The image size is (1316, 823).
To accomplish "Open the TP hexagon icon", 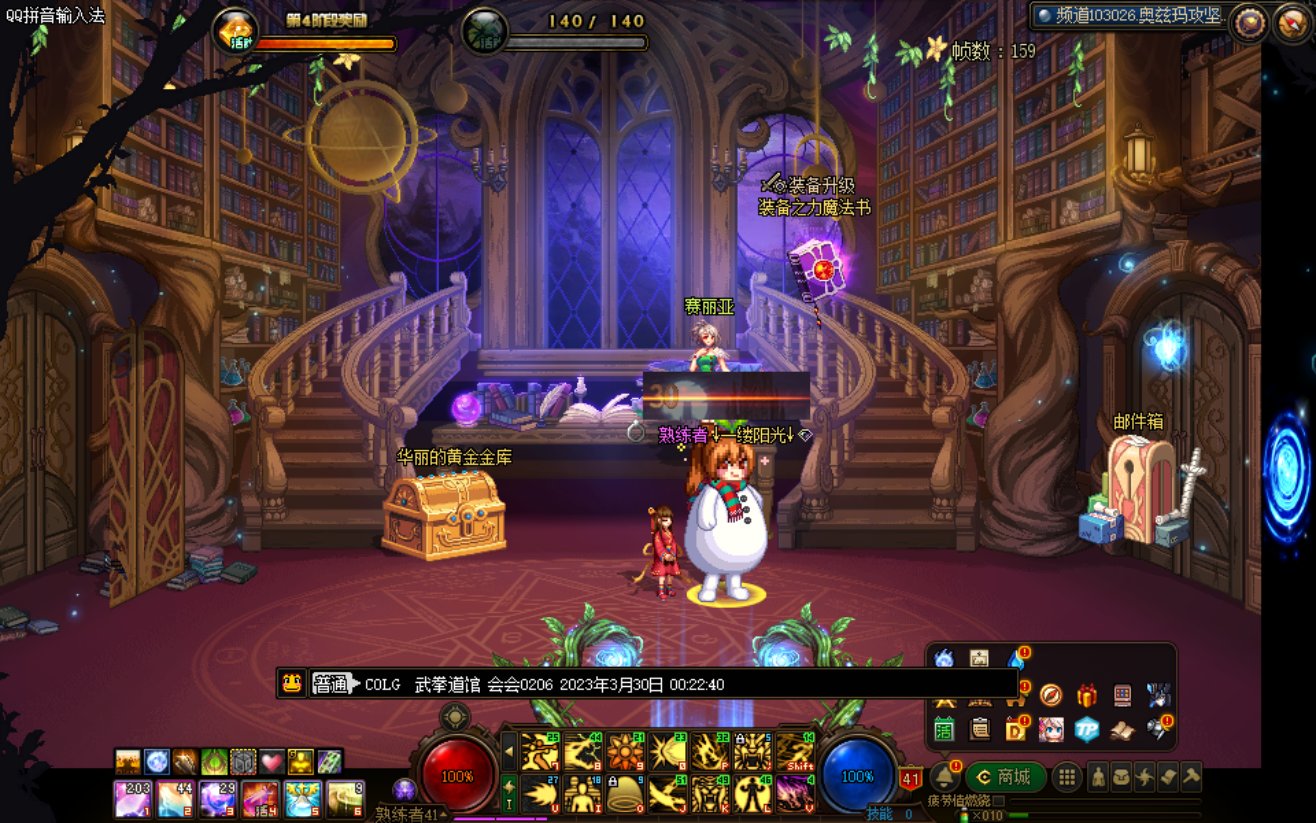I will pos(1087,730).
